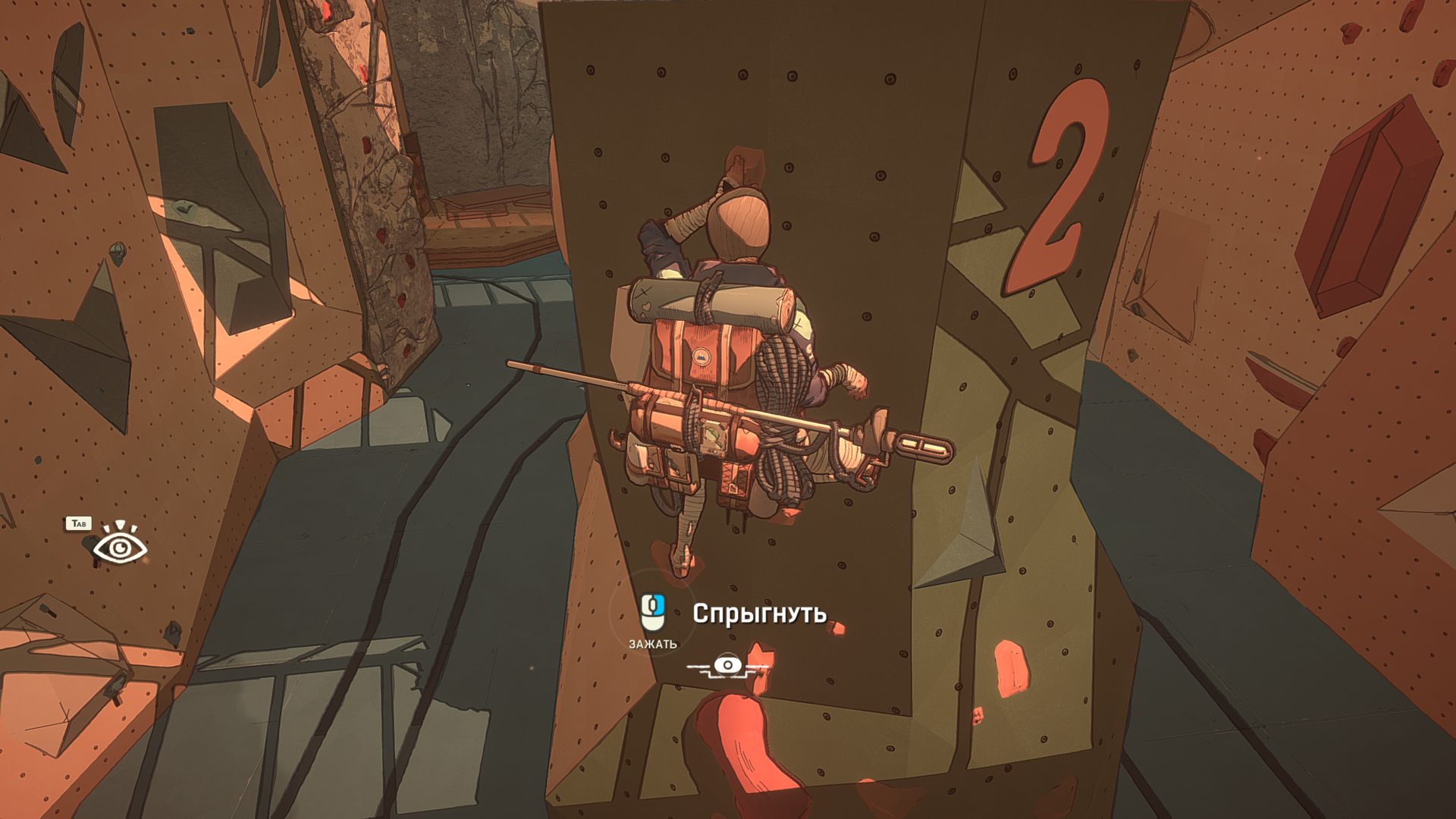The width and height of the screenshot is (1456, 819).
Task: Activate the eye-shaped observation mode icon
Action: point(120,546)
